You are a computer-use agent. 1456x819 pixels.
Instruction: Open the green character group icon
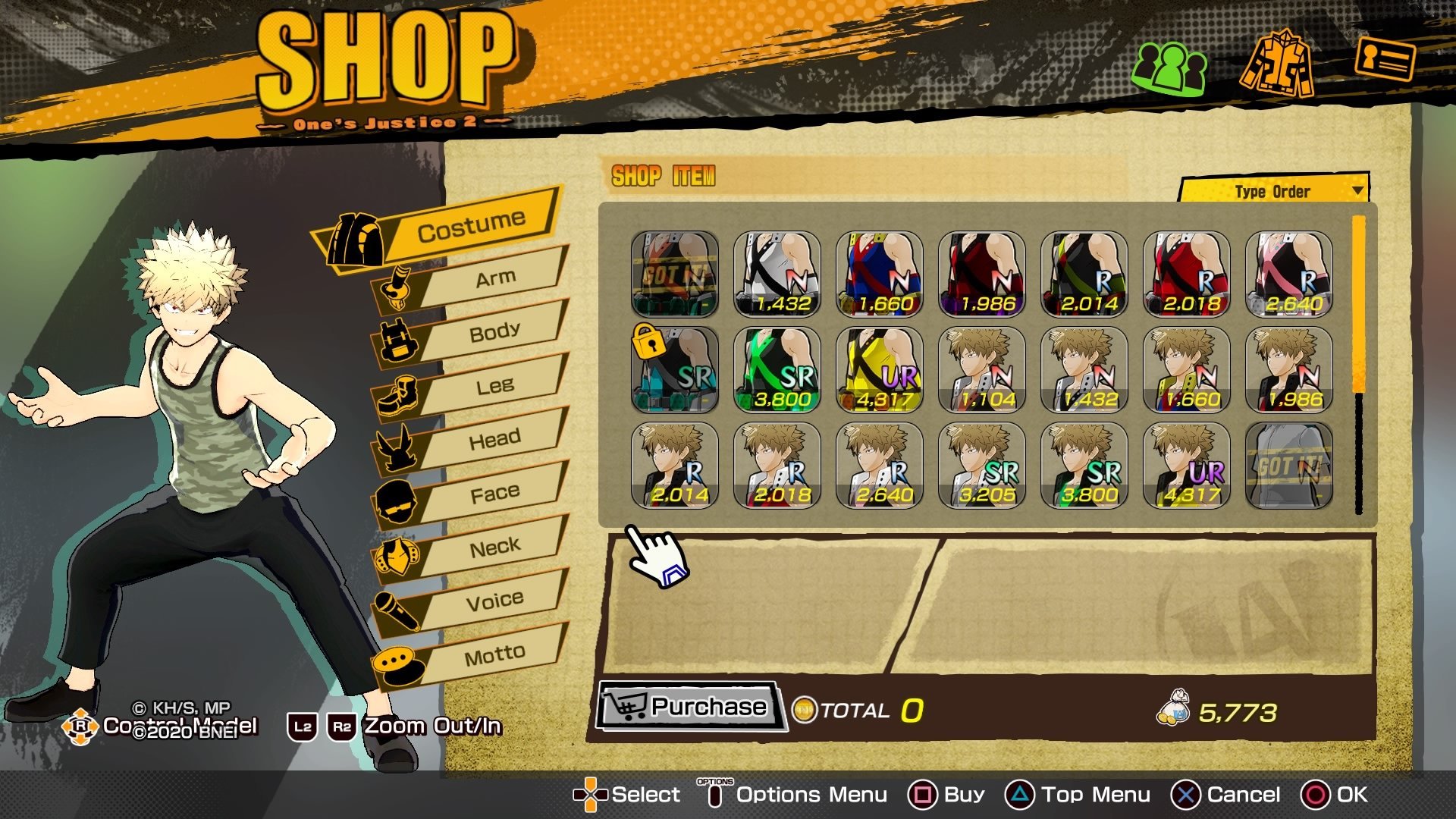coord(1169,67)
